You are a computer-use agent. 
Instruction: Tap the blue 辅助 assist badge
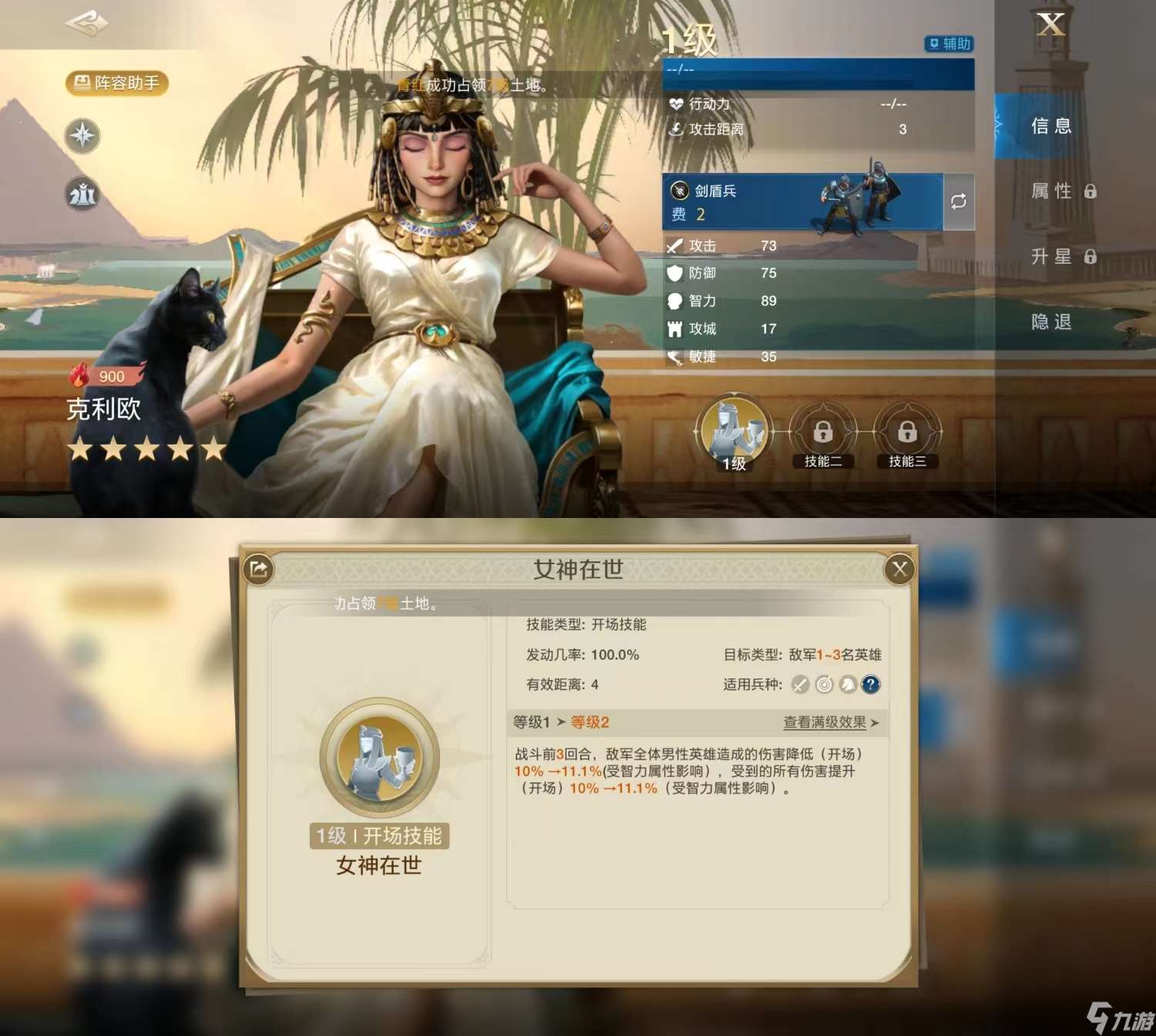click(x=949, y=44)
